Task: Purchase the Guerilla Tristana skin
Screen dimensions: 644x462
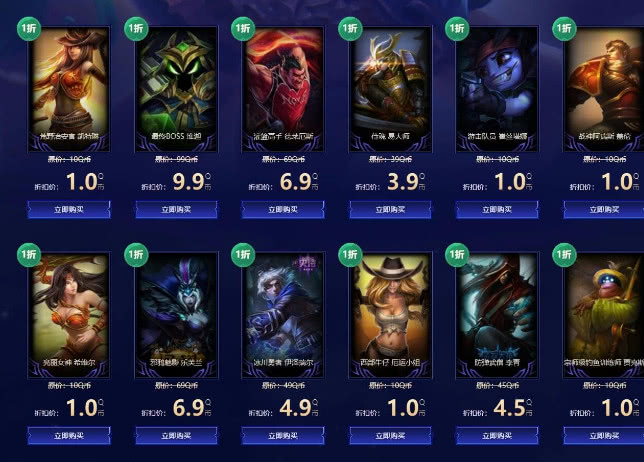Action: click(x=497, y=210)
